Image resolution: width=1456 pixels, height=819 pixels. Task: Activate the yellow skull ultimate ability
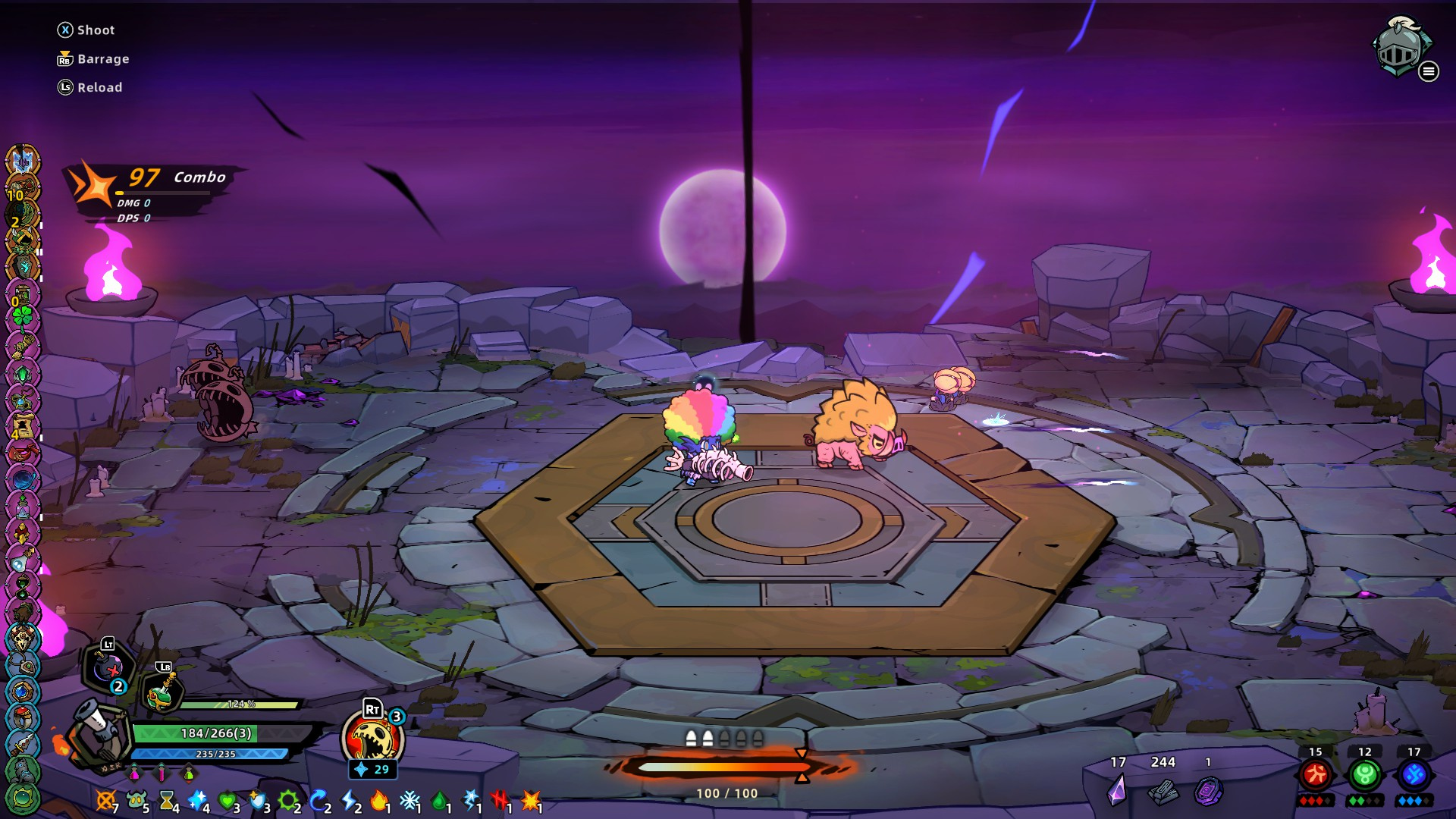(372, 739)
